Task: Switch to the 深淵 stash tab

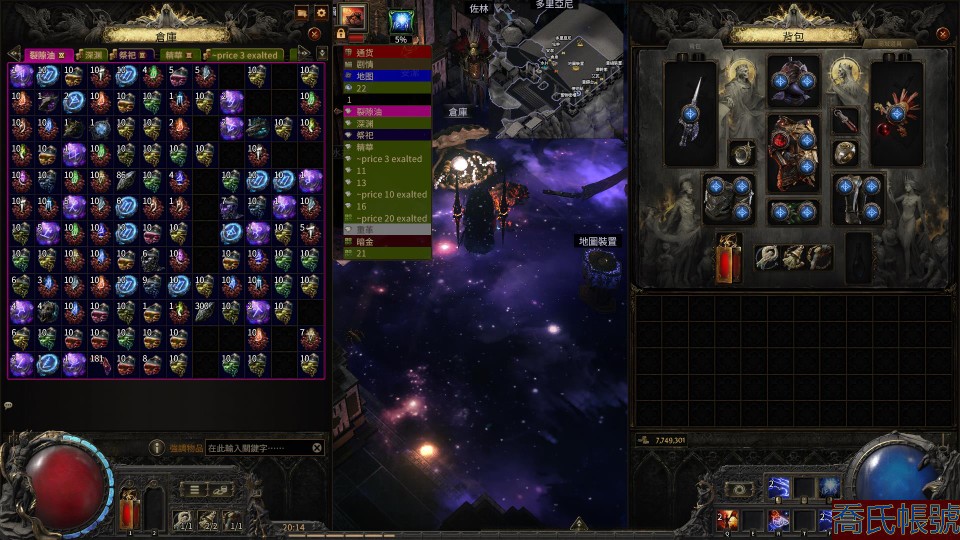Action: (91, 54)
